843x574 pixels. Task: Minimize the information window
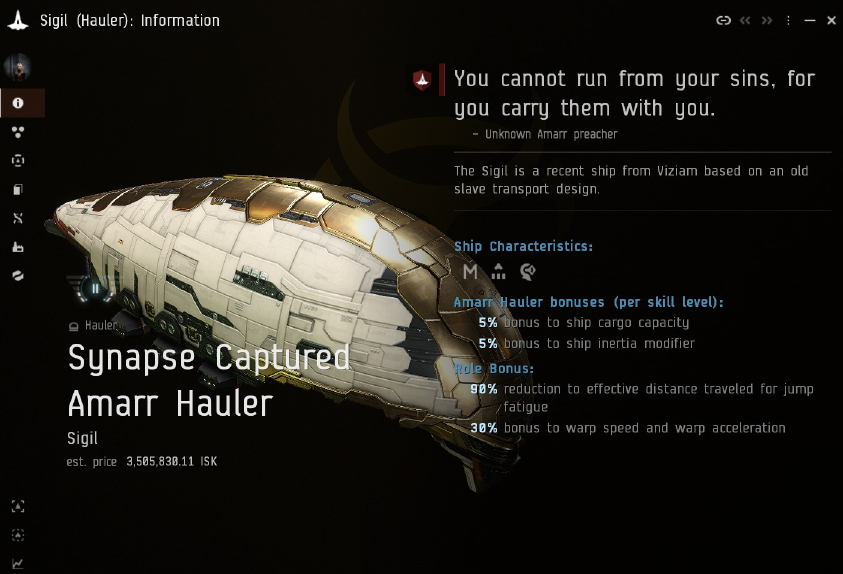coord(810,20)
